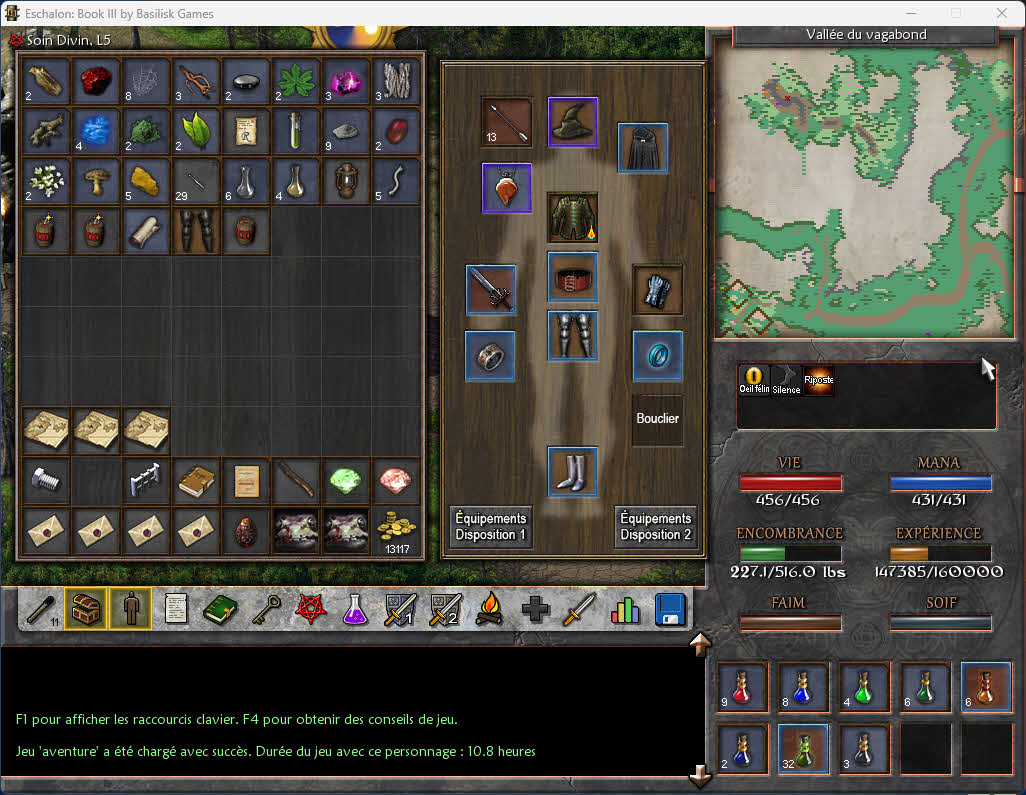
Task: Click the empty Bouclier shield slot
Action: point(658,419)
